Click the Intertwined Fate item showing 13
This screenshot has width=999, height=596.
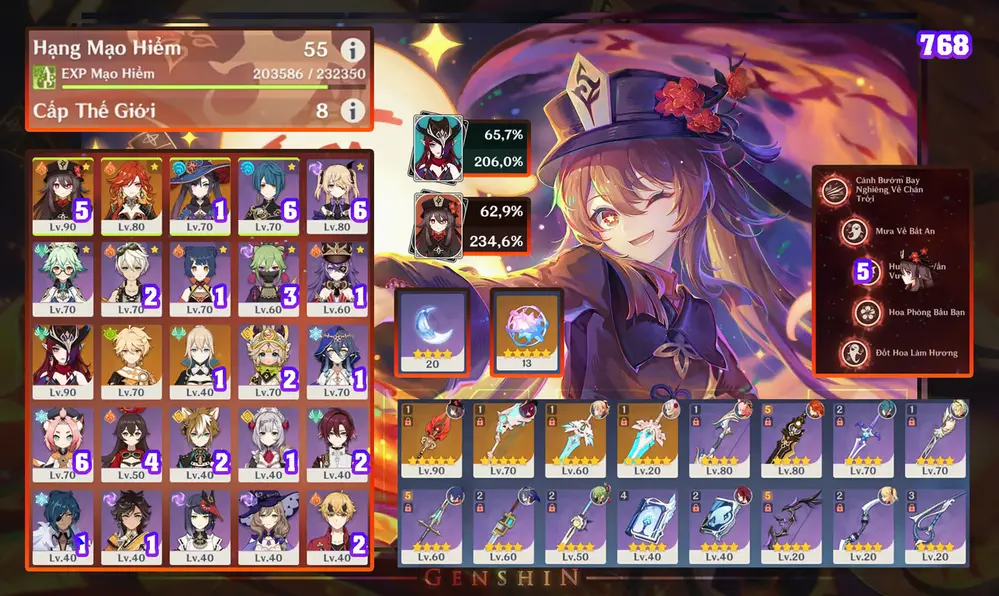[527, 330]
